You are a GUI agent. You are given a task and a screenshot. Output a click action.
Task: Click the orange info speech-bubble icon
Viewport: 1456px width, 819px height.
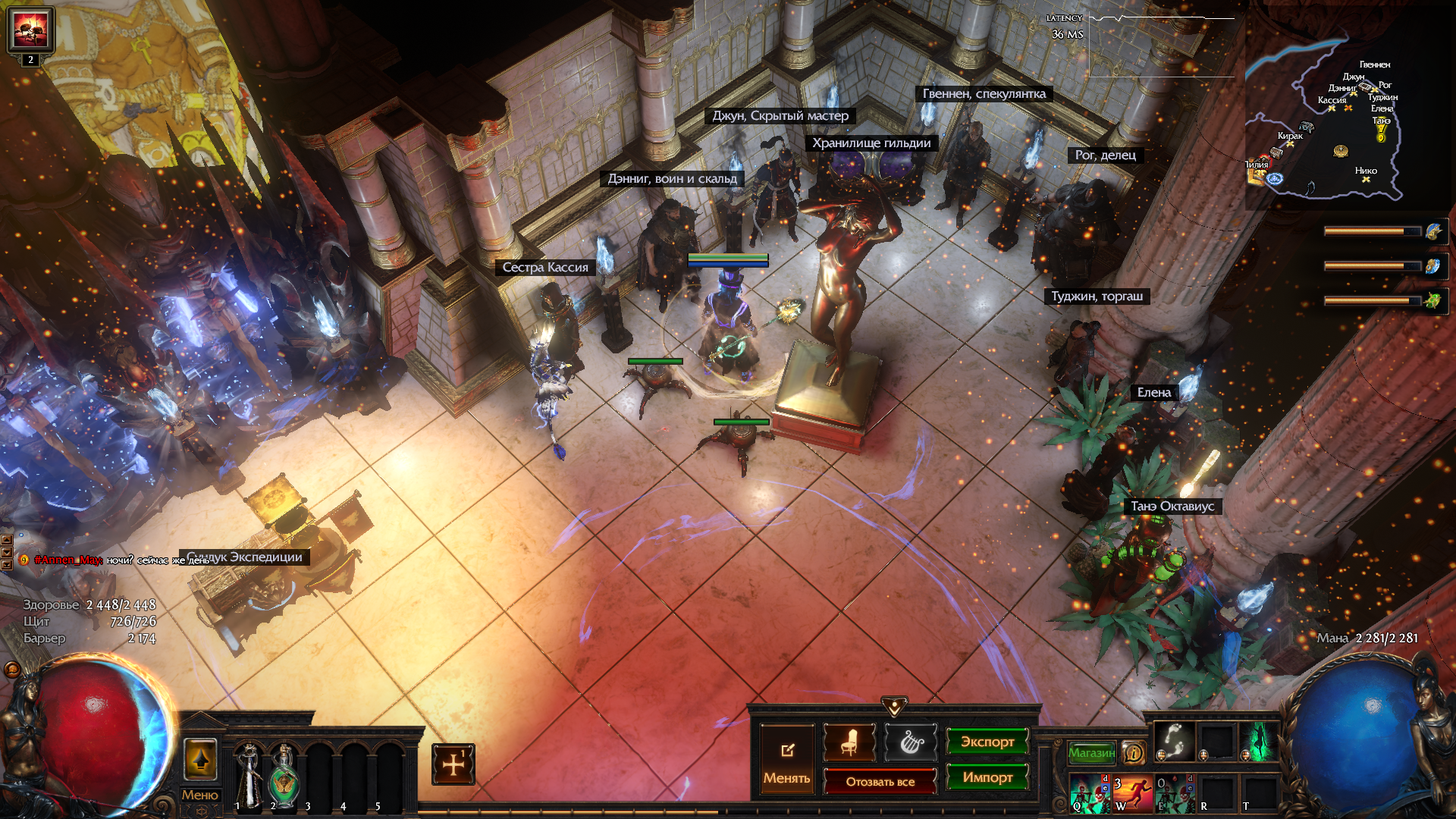coord(1134,752)
